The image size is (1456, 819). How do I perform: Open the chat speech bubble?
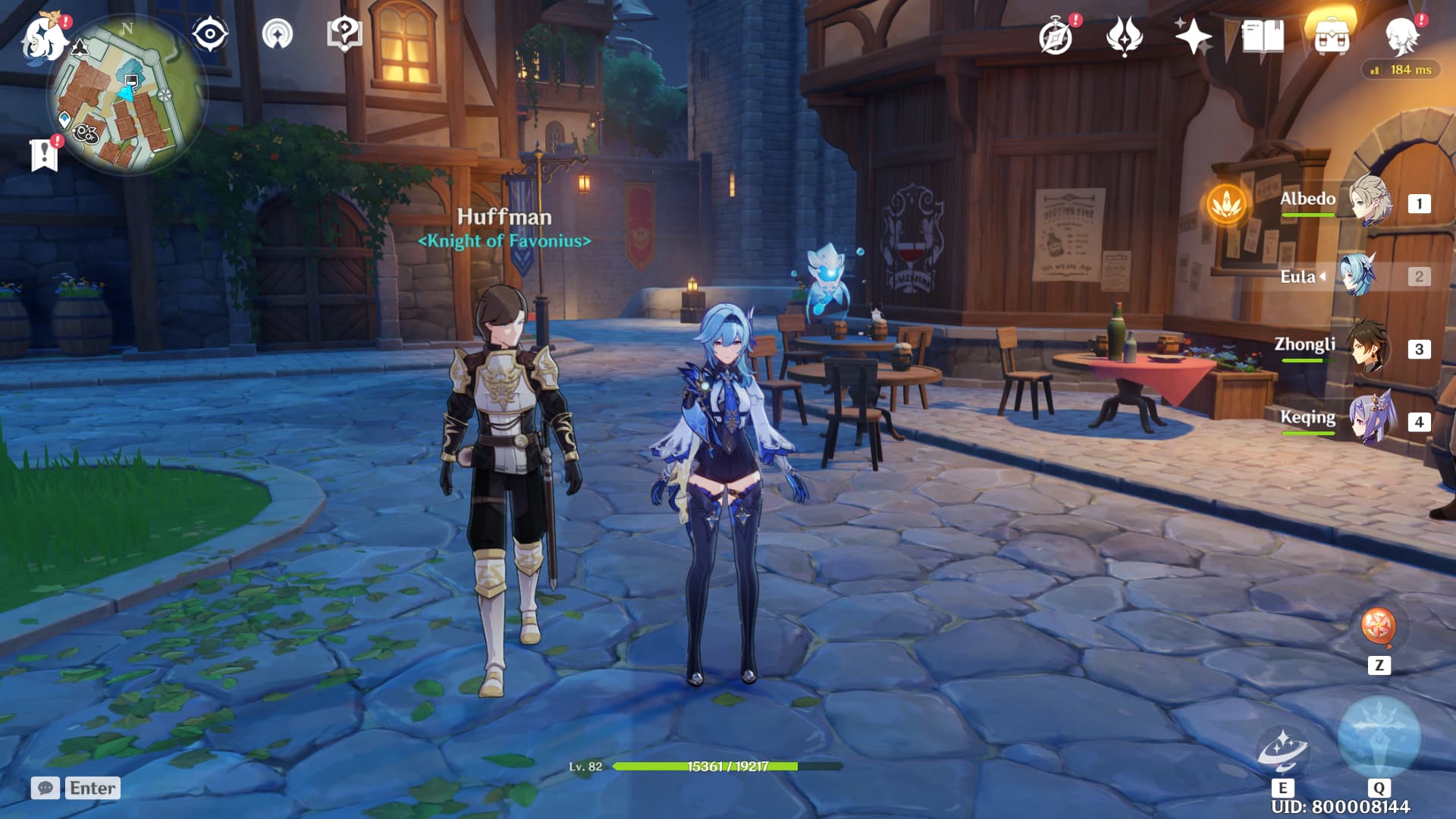tap(45, 788)
